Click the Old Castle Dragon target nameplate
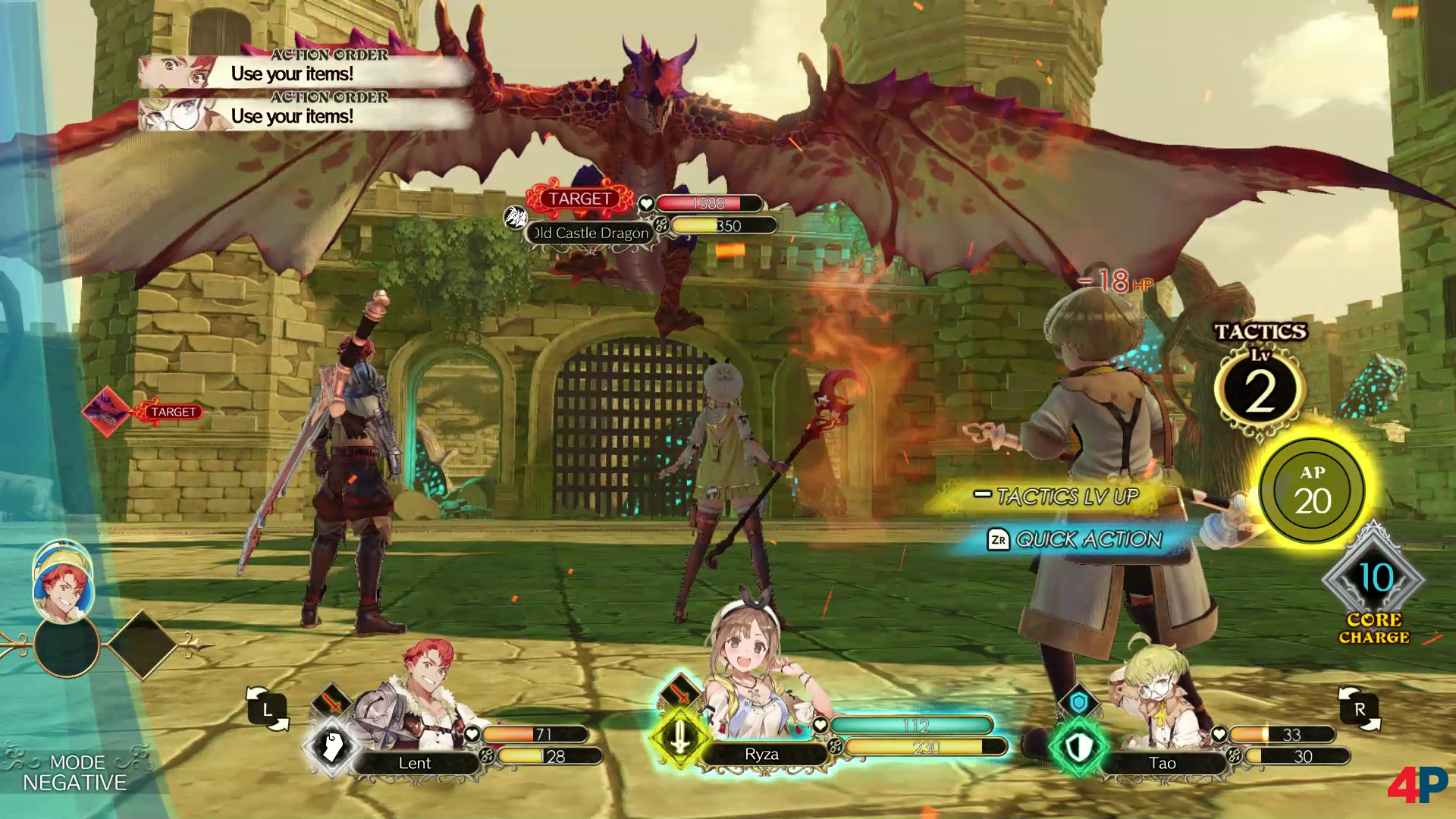1456x819 pixels. tap(591, 233)
